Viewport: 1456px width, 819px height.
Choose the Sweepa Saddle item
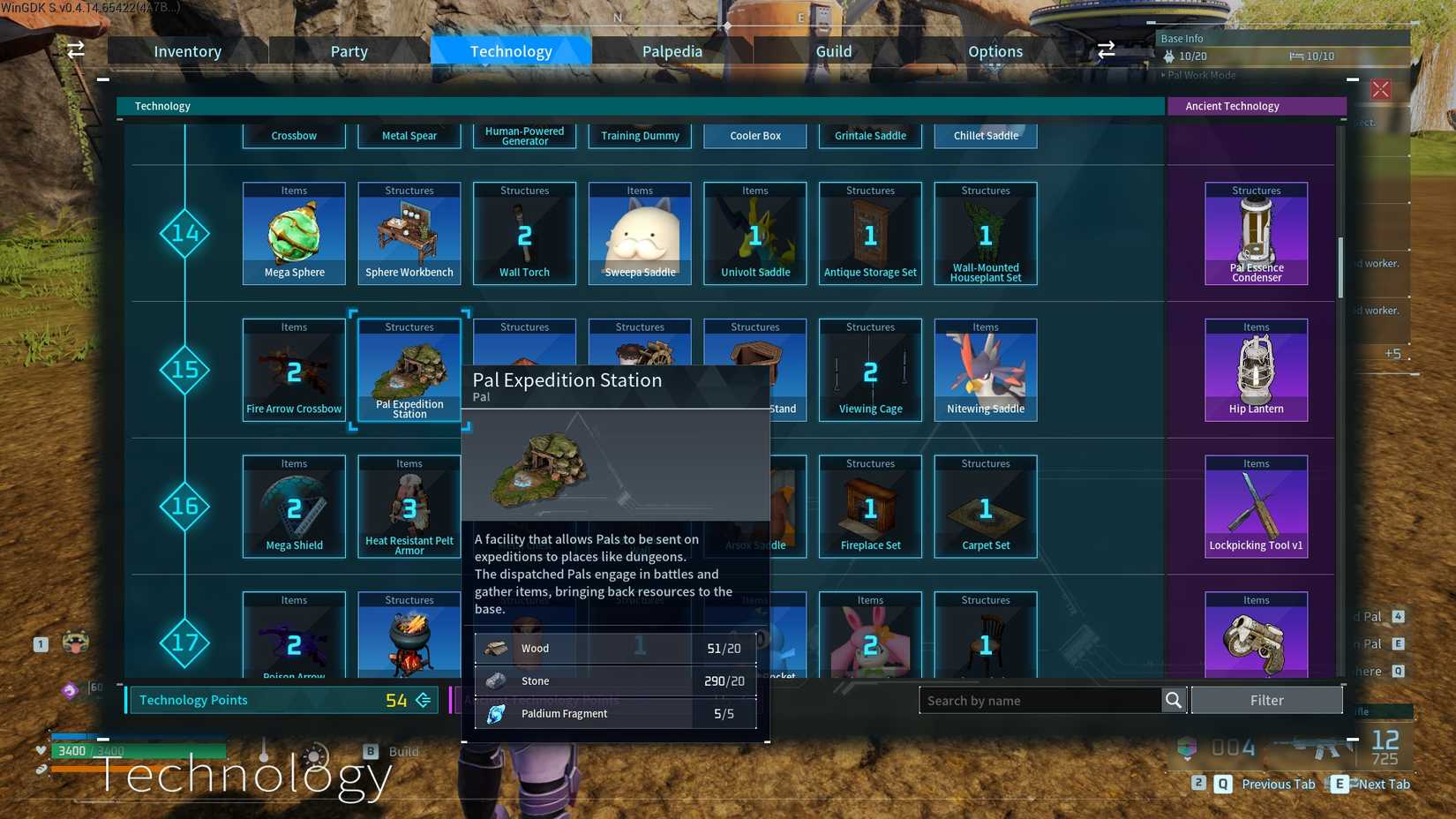pyautogui.click(x=640, y=232)
